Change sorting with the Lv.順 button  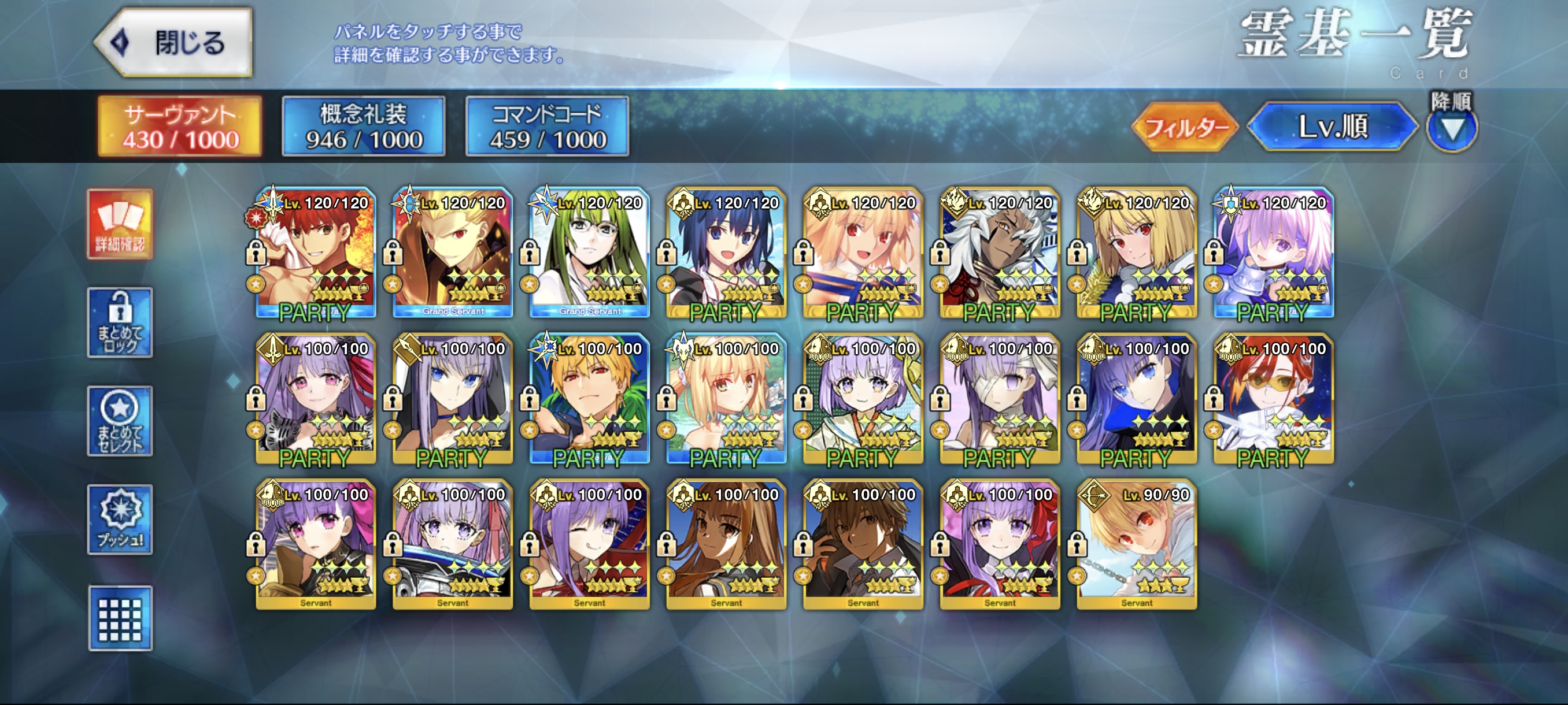[x=1333, y=127]
